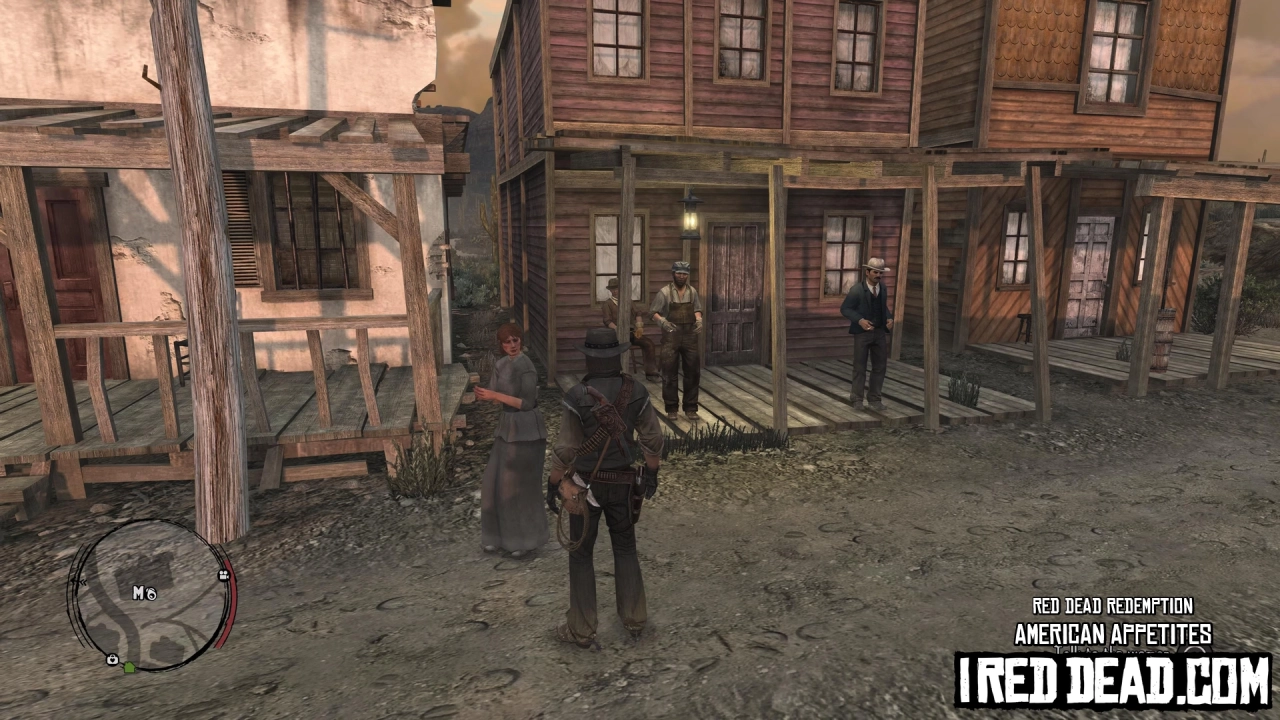
Task: Select the M mission marker on the minimap
Action: 137,591
